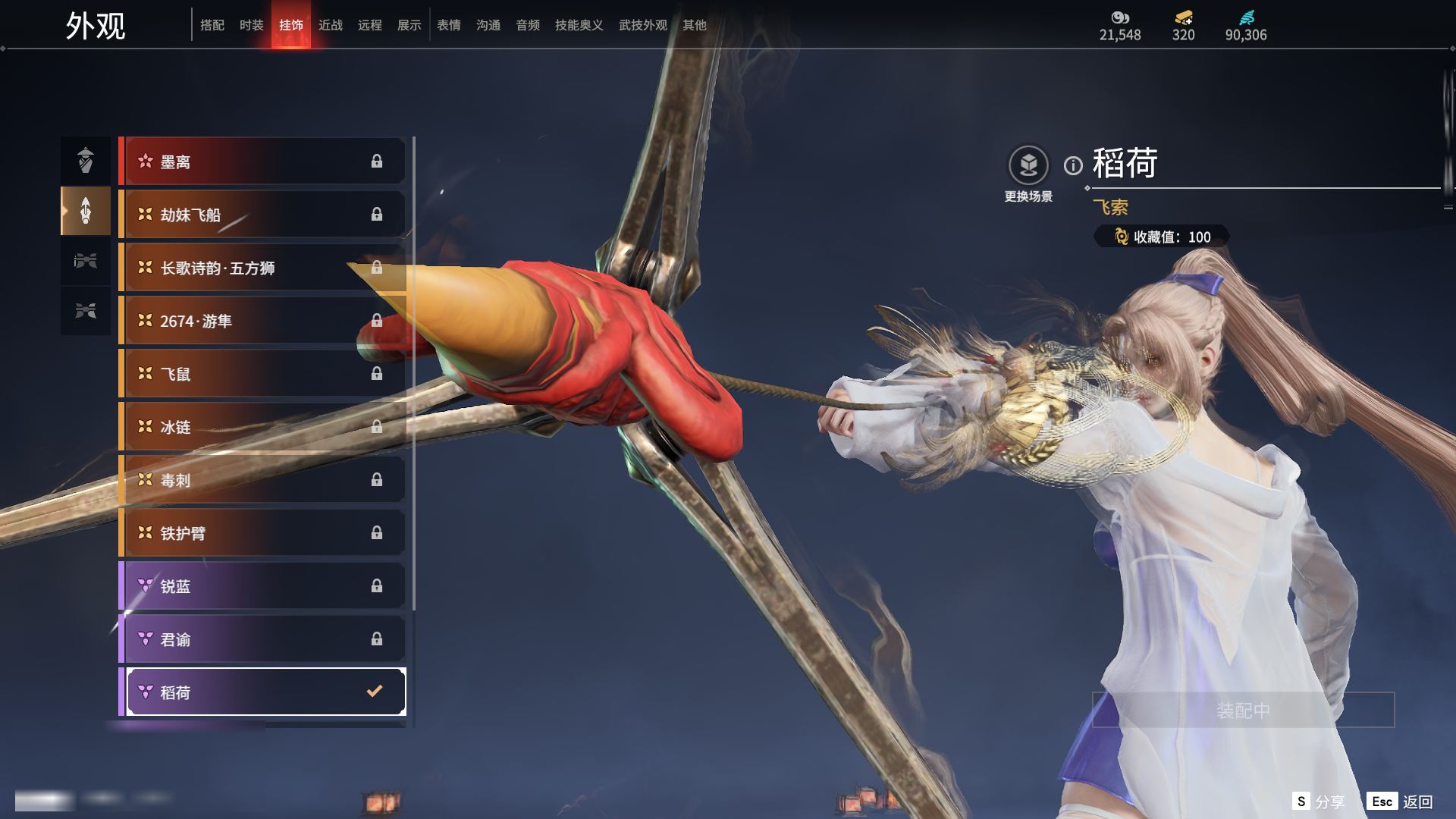Select the 近战 category tab

pos(331,25)
